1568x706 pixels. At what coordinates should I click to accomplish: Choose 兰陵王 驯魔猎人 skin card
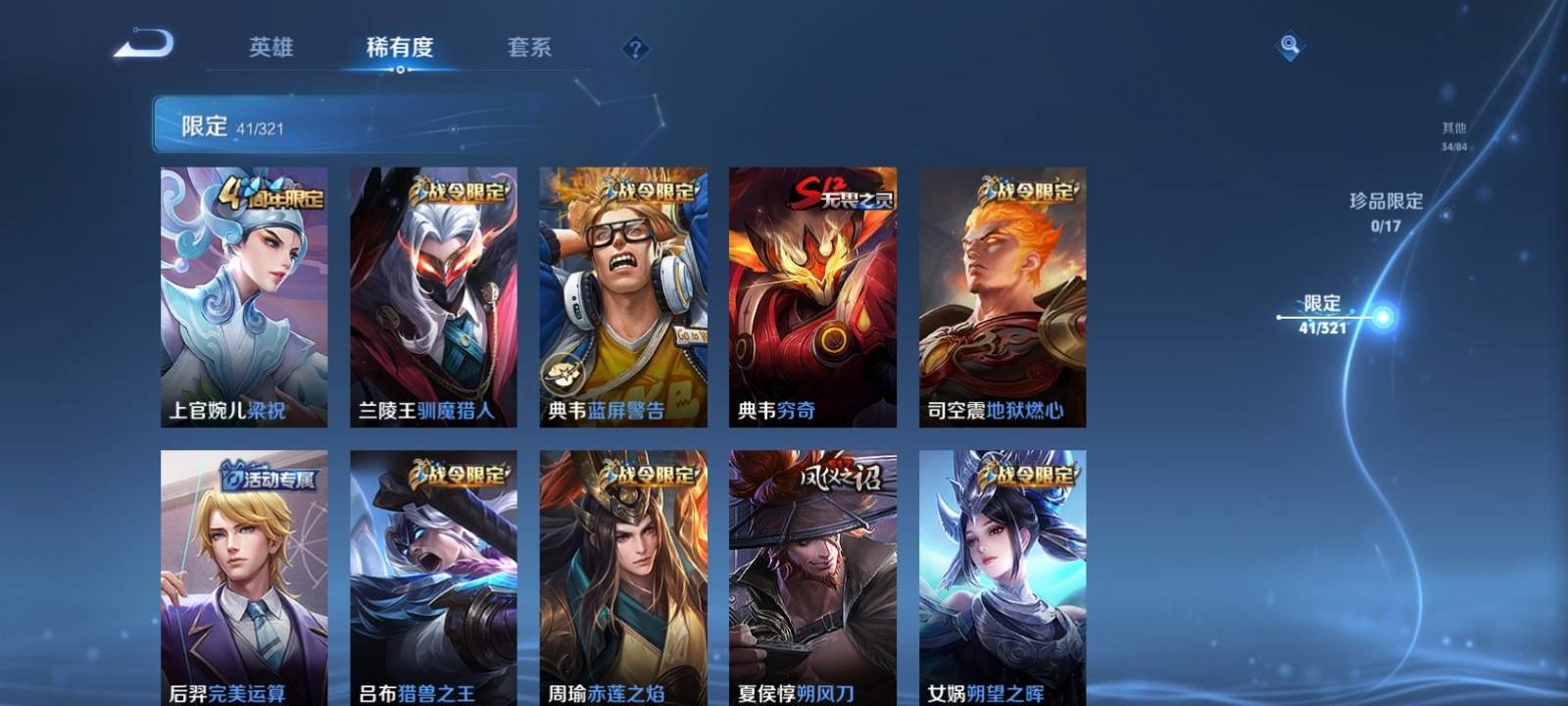[x=433, y=296]
